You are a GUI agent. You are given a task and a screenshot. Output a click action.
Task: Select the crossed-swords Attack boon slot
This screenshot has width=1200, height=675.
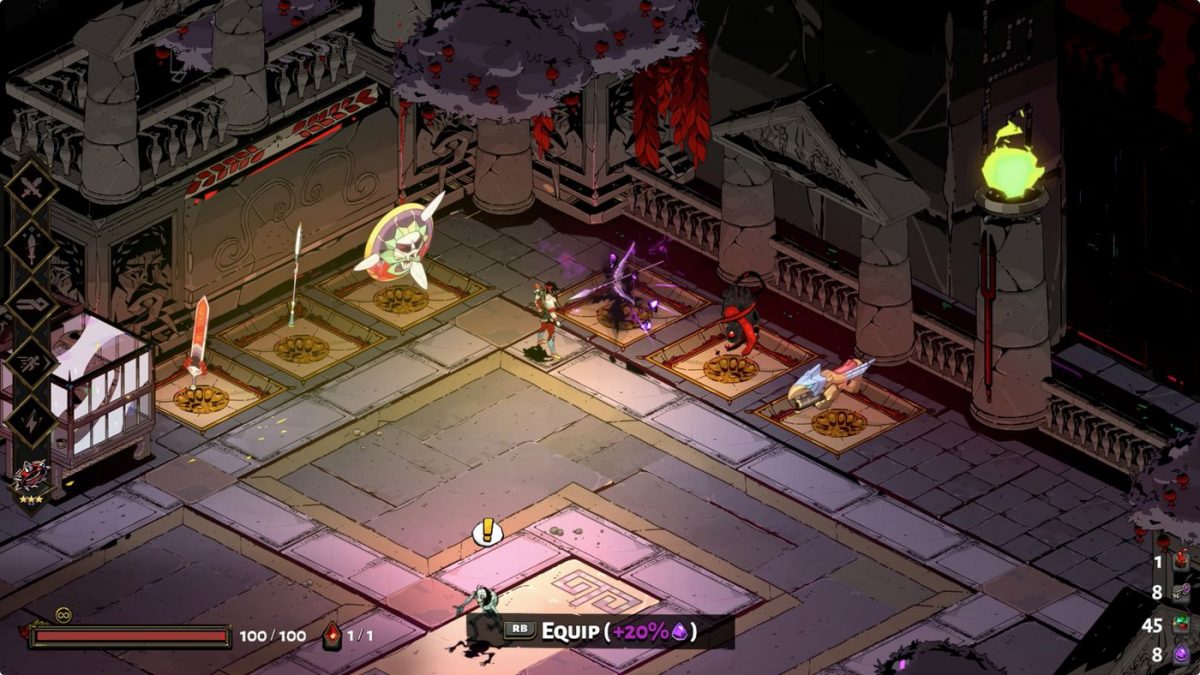click(33, 187)
